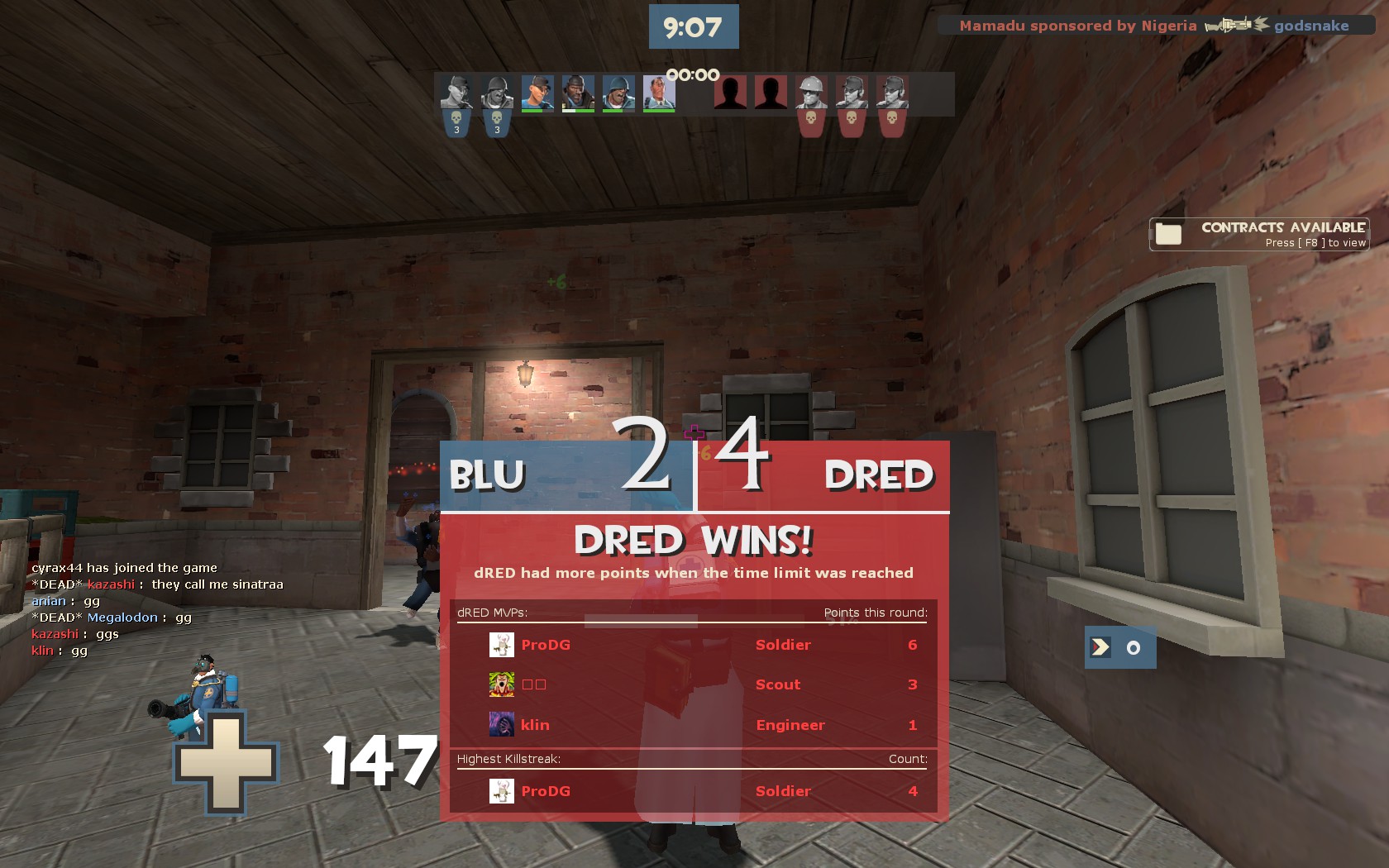Click the dead RED Engineer portrait
This screenshot has width=1389, height=868.
pyautogui.click(x=811, y=93)
